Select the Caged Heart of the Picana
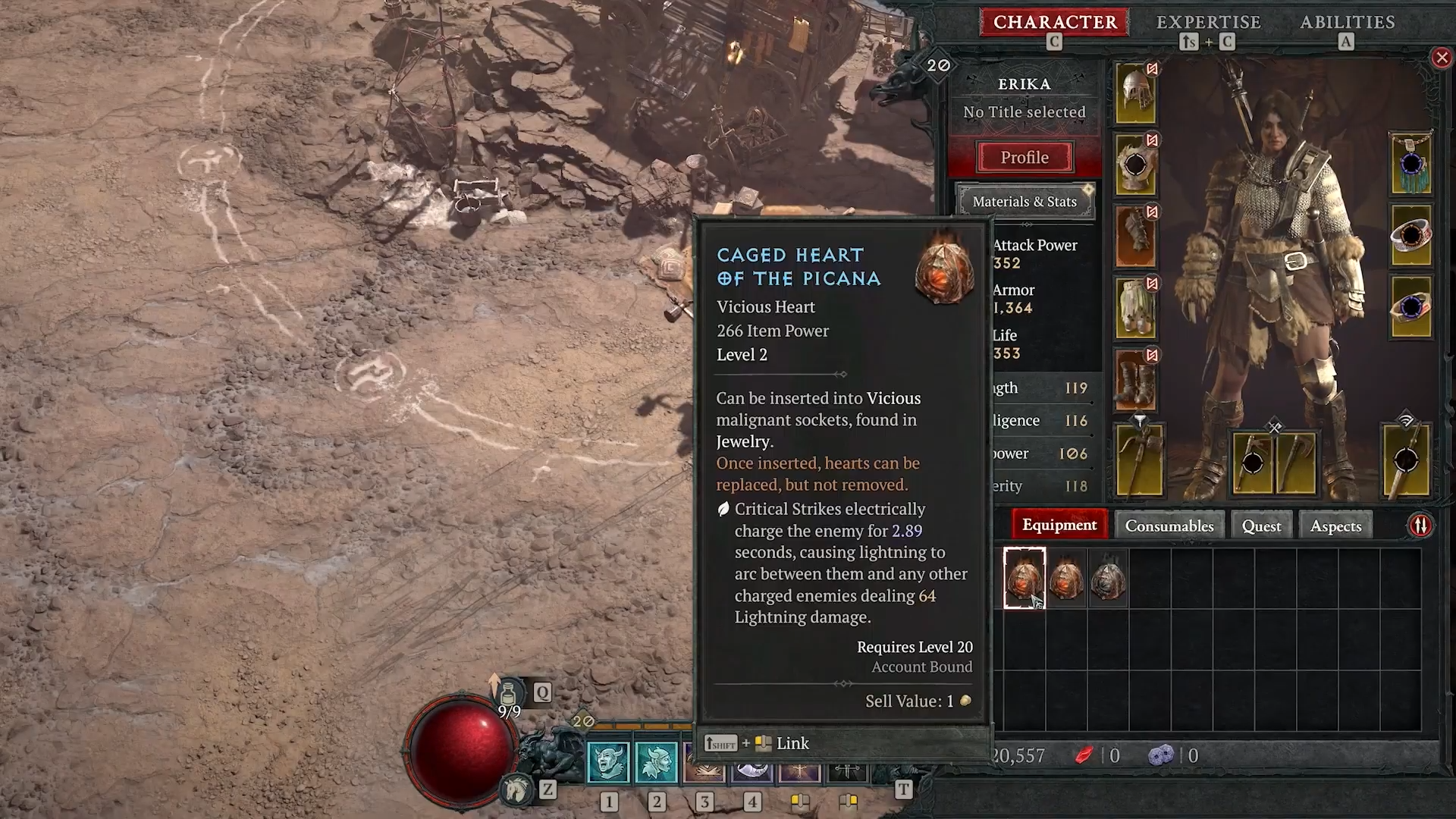 pos(1025,578)
